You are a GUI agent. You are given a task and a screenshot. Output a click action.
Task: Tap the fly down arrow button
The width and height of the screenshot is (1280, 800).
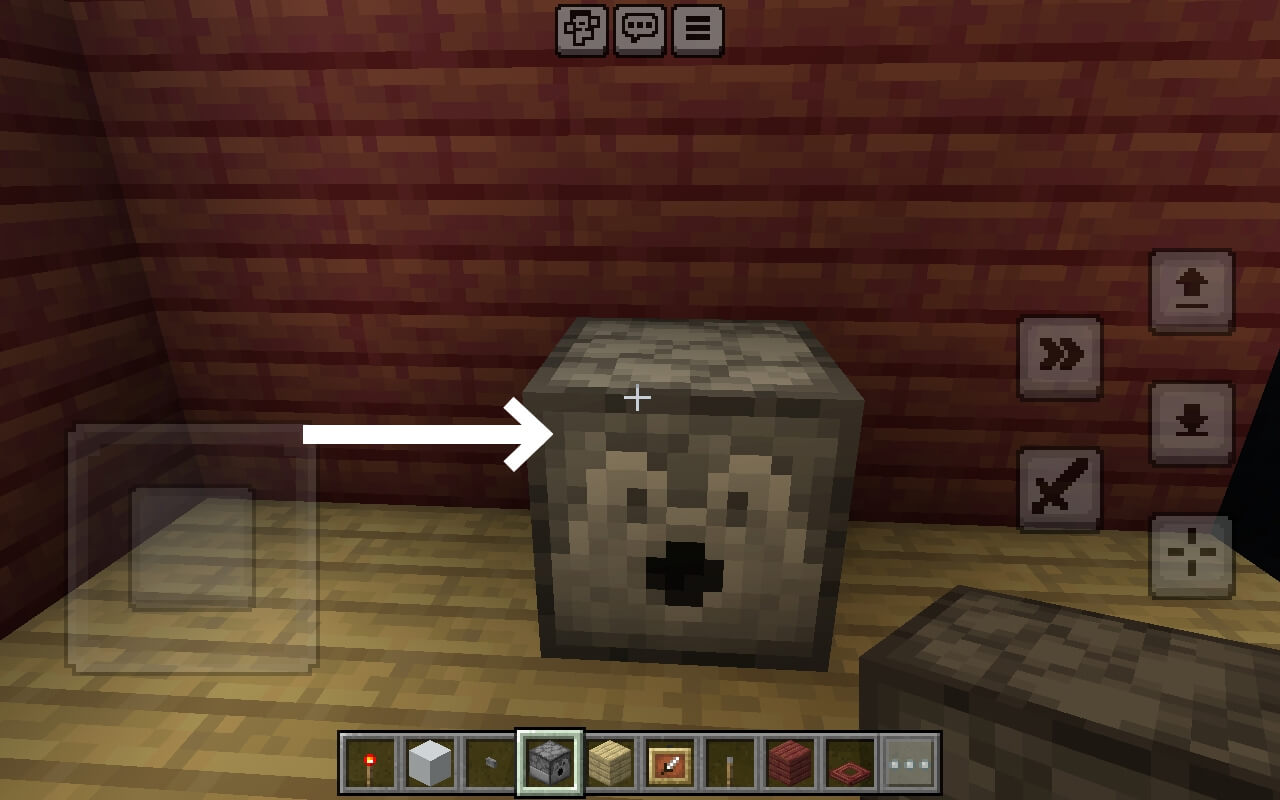[x=1192, y=423]
